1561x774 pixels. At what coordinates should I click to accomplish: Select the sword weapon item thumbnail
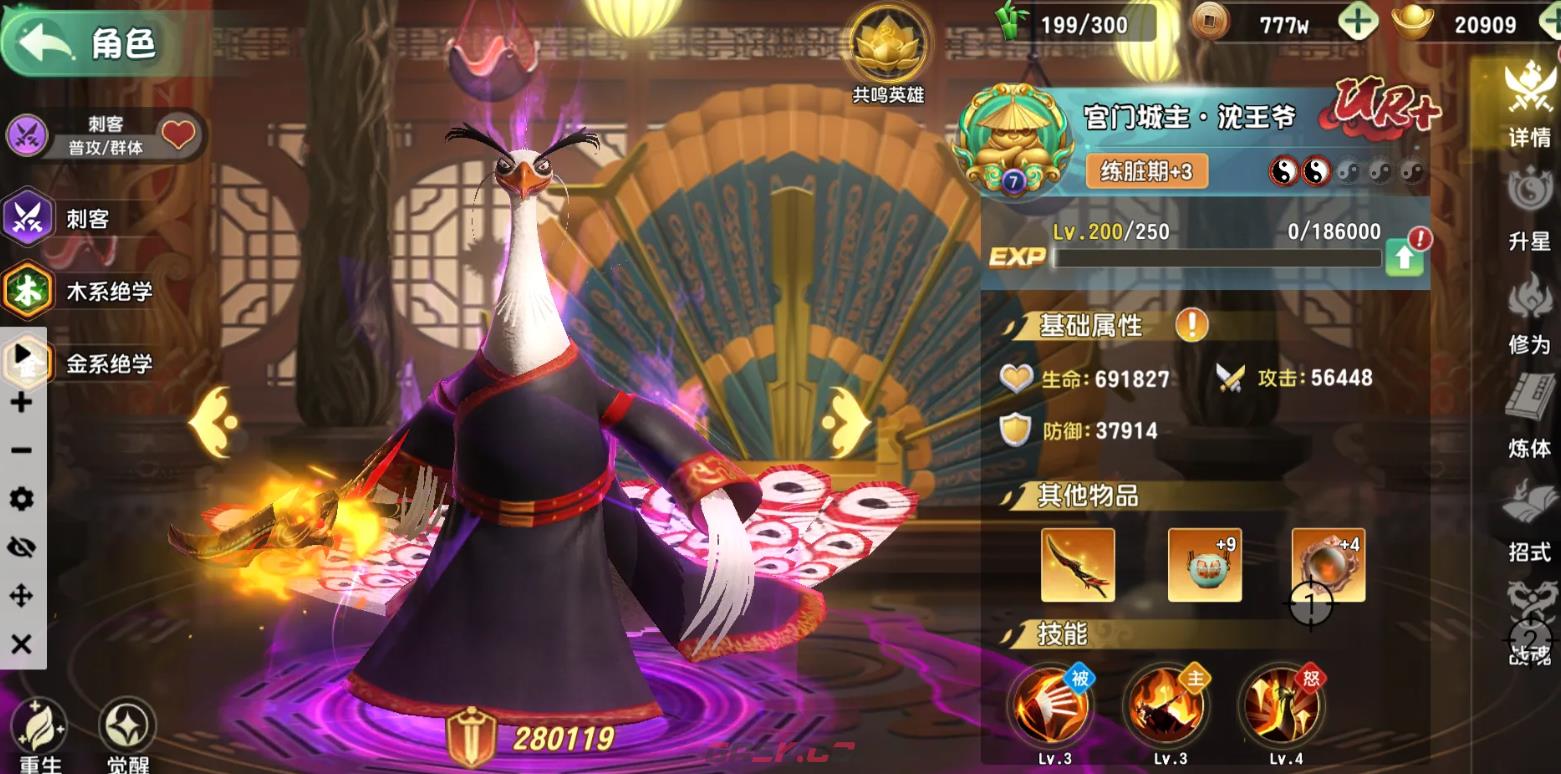pos(1079,565)
